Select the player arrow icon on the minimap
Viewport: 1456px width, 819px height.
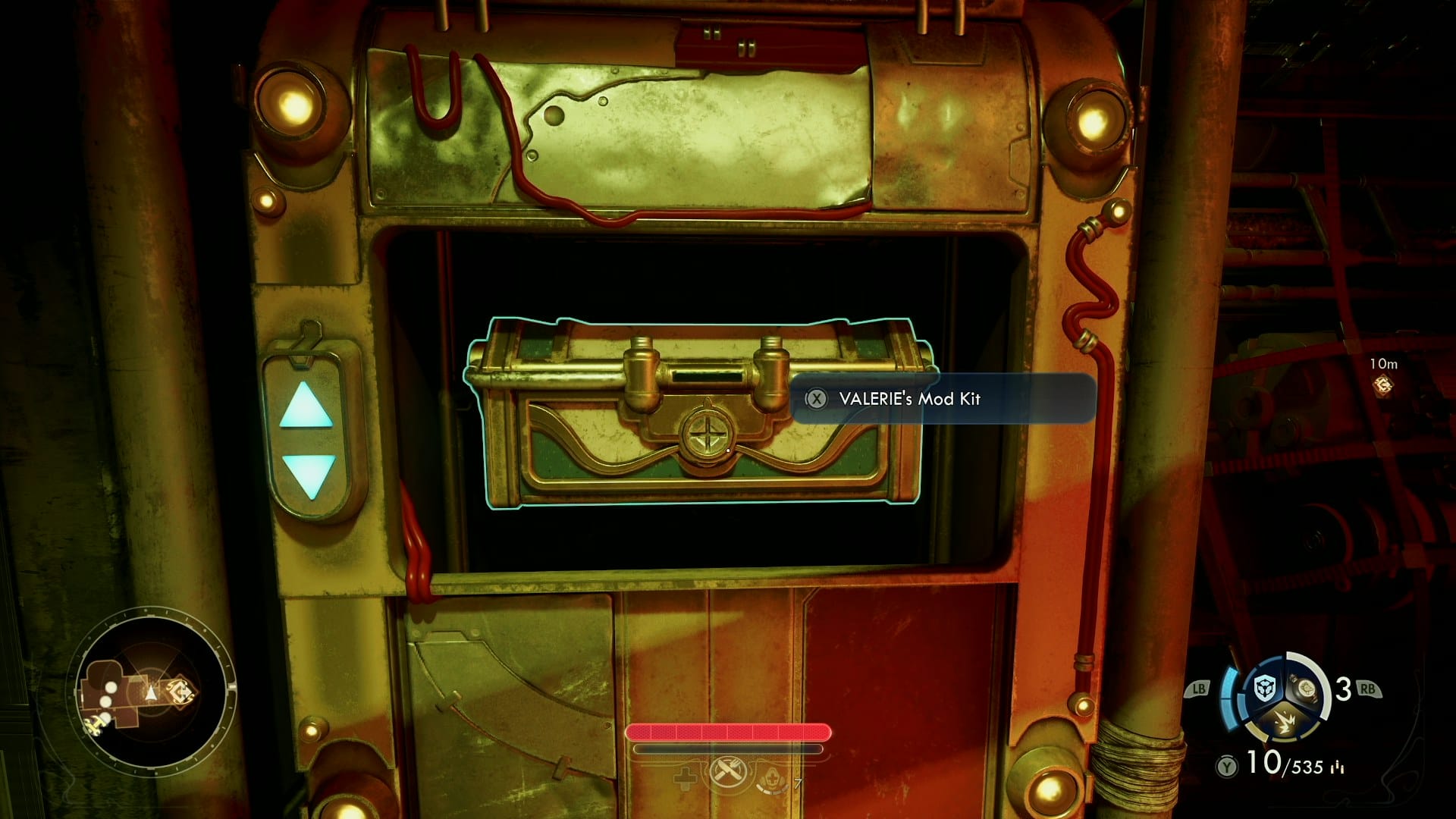click(x=151, y=692)
